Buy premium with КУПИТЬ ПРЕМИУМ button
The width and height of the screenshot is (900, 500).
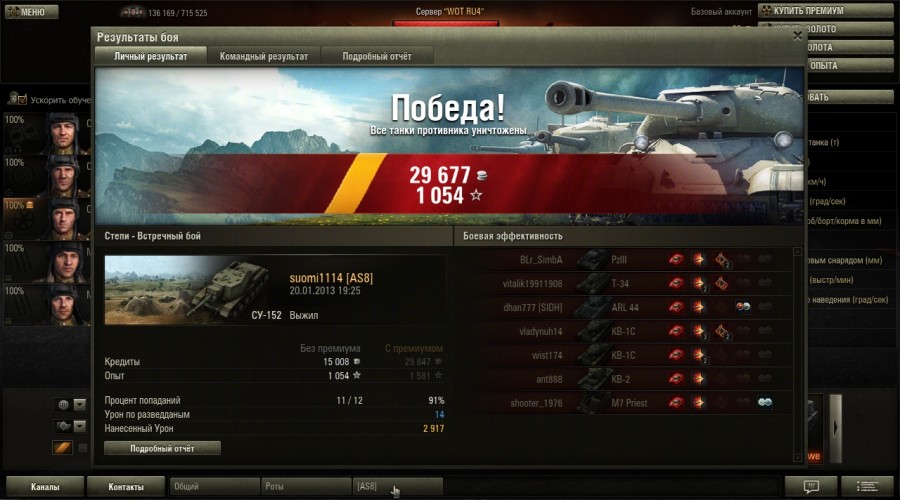click(x=824, y=11)
